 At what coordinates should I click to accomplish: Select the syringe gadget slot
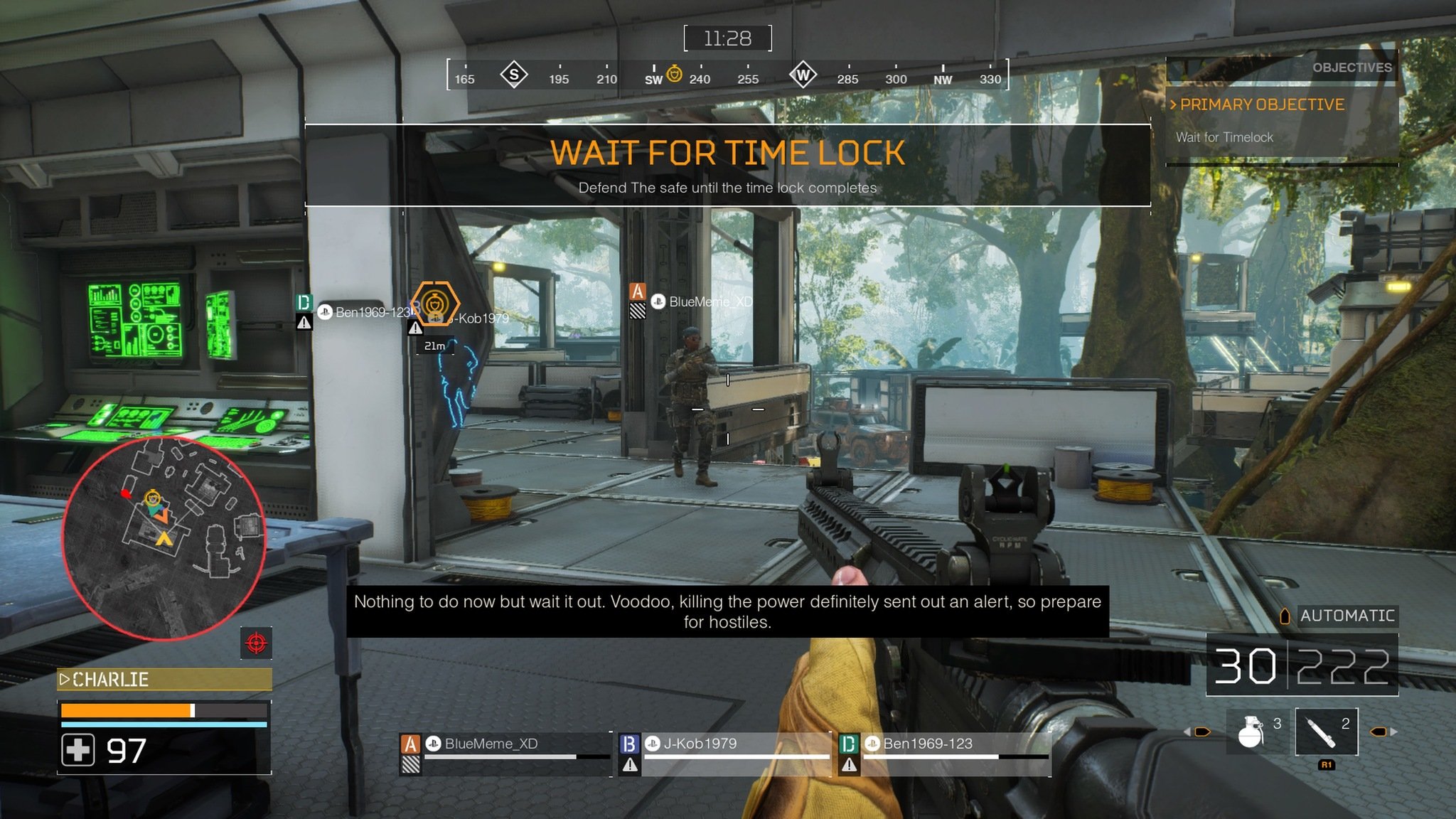(1325, 732)
